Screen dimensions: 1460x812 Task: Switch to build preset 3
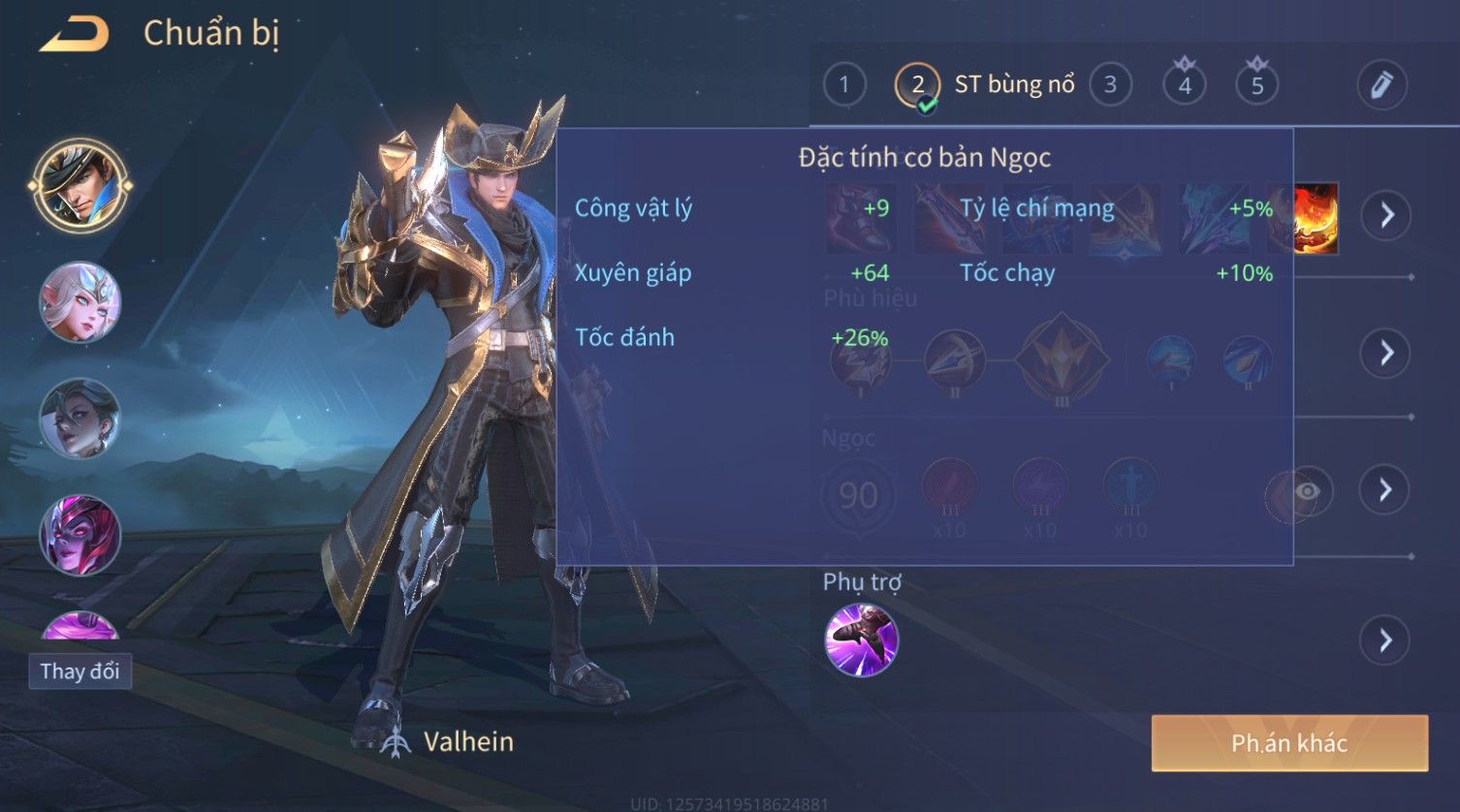coord(1110,85)
